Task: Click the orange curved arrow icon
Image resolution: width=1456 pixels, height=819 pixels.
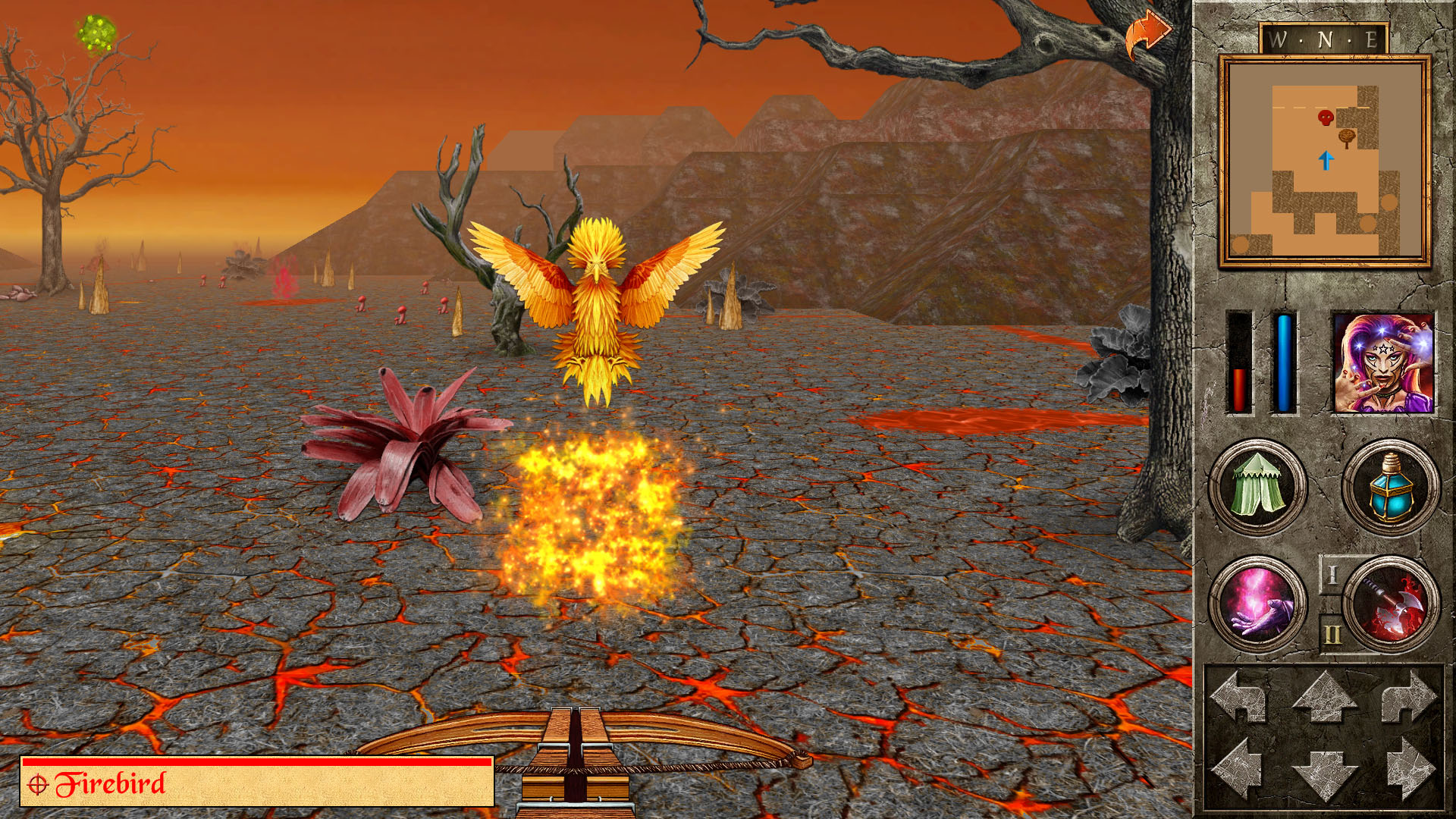Action: [1147, 34]
